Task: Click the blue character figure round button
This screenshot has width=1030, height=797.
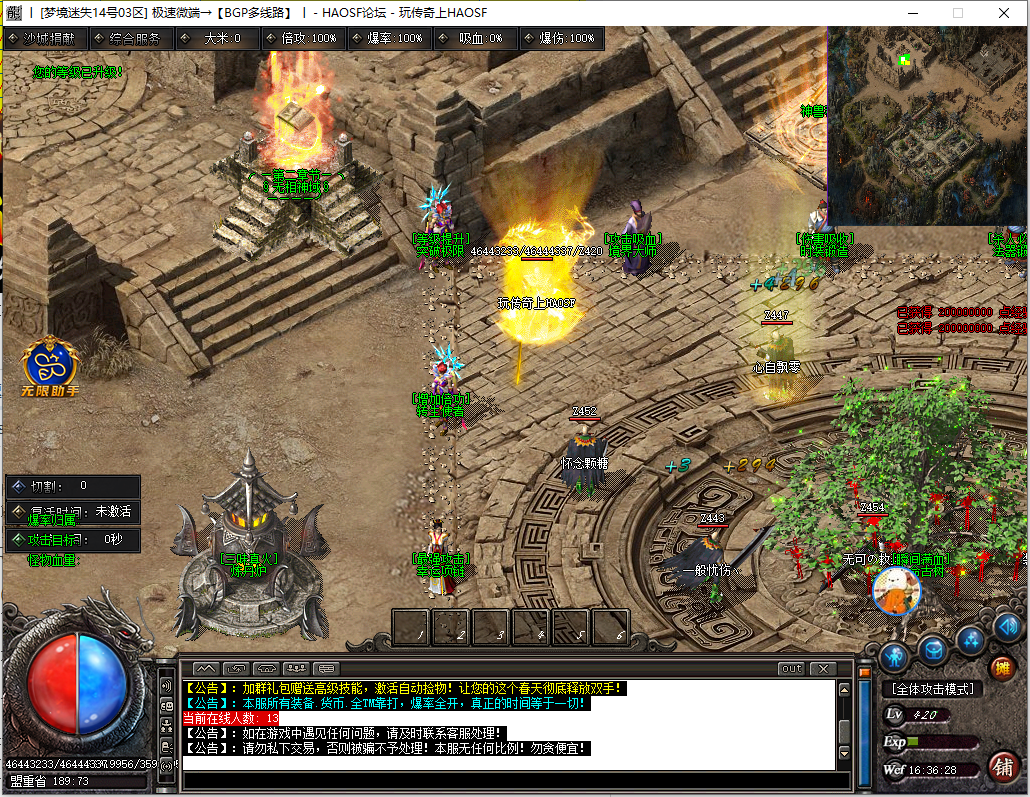Action: (894, 656)
